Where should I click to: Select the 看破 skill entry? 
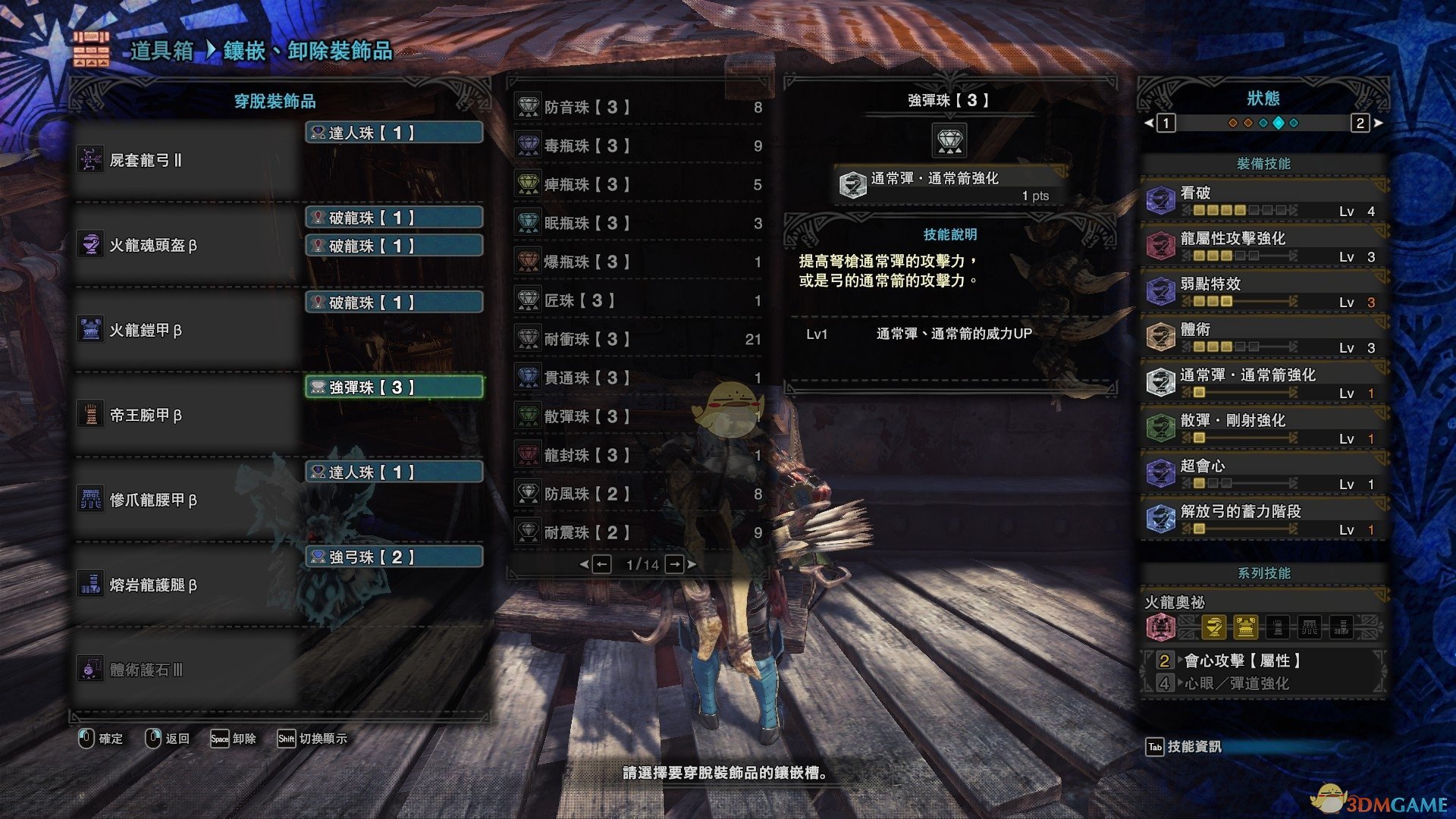point(1263,200)
